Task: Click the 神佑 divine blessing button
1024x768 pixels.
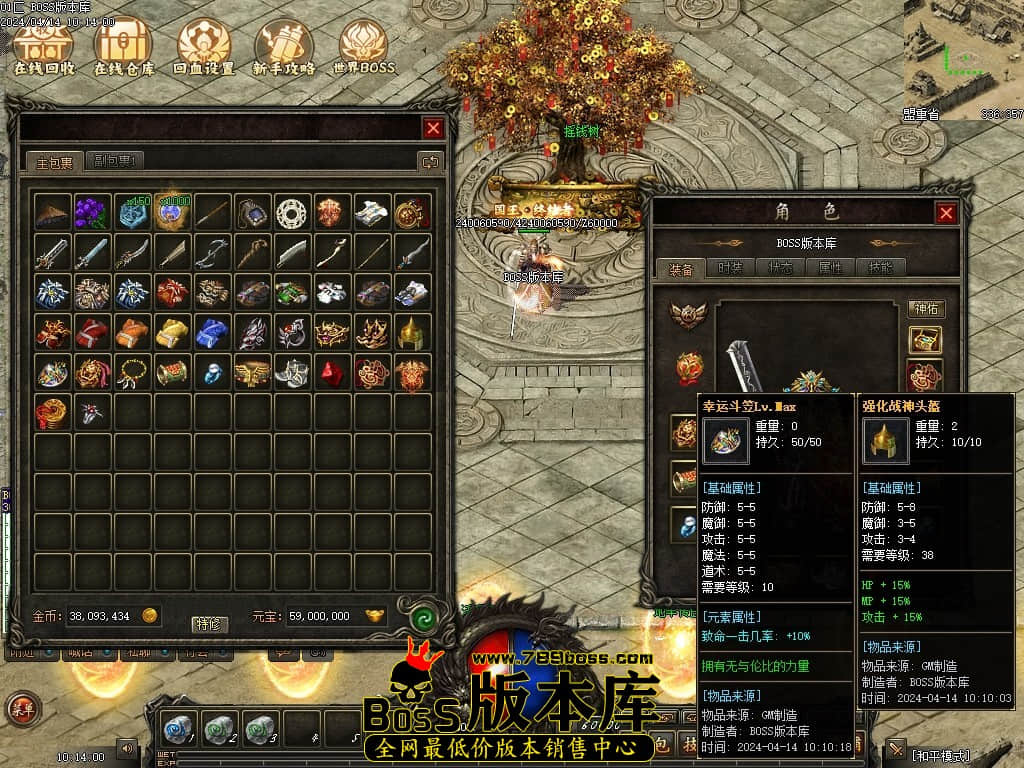Action: click(x=926, y=309)
